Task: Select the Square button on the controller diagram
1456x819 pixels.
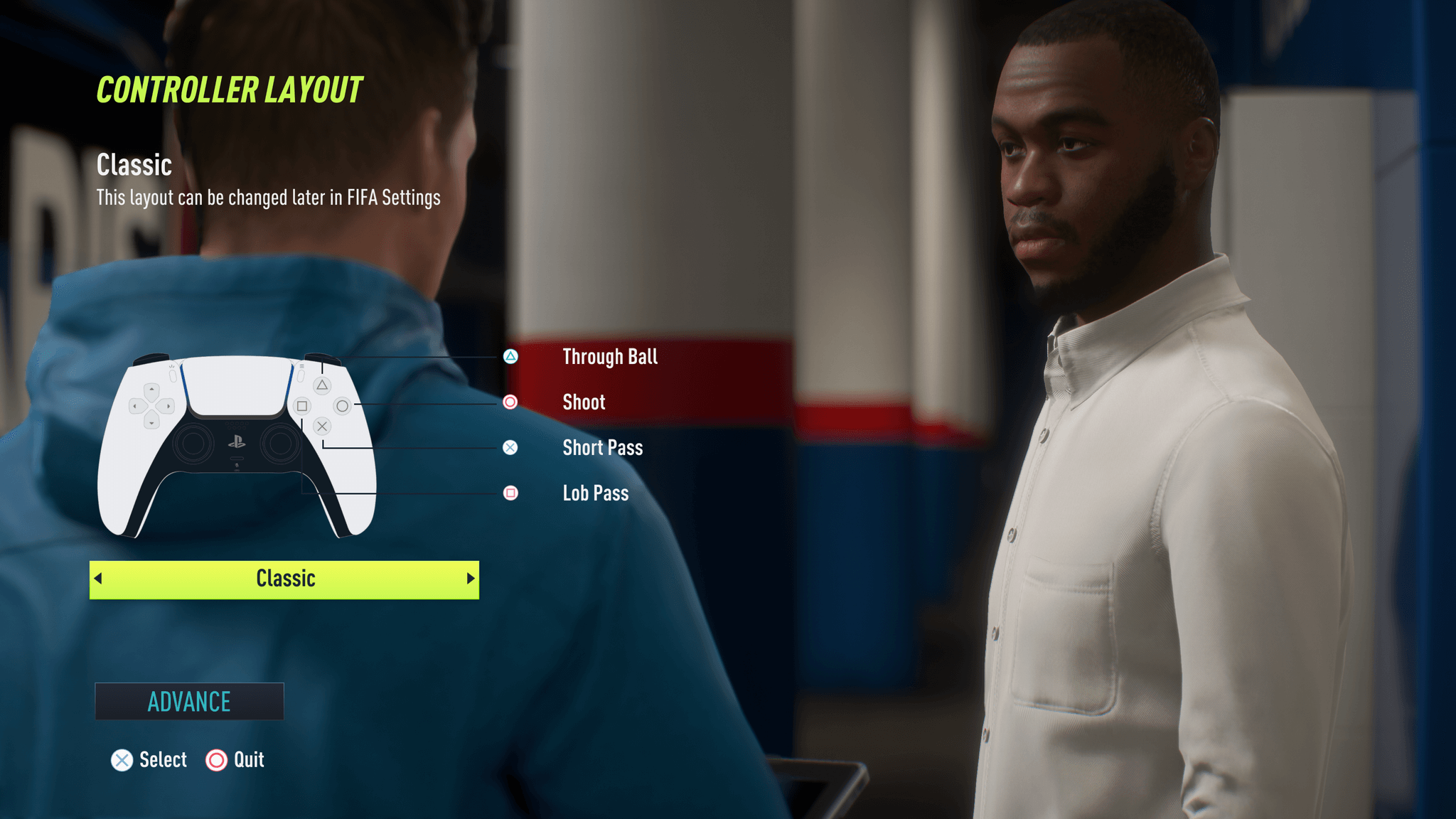Action: tap(301, 405)
